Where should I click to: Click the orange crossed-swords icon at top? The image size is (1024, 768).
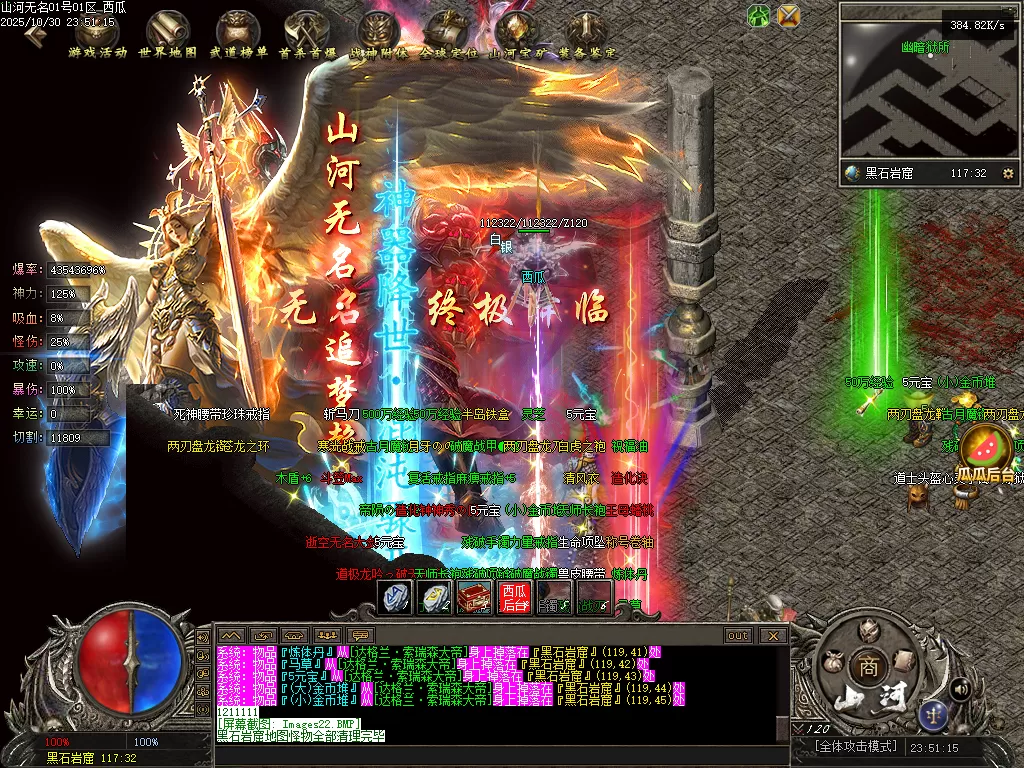point(789,15)
